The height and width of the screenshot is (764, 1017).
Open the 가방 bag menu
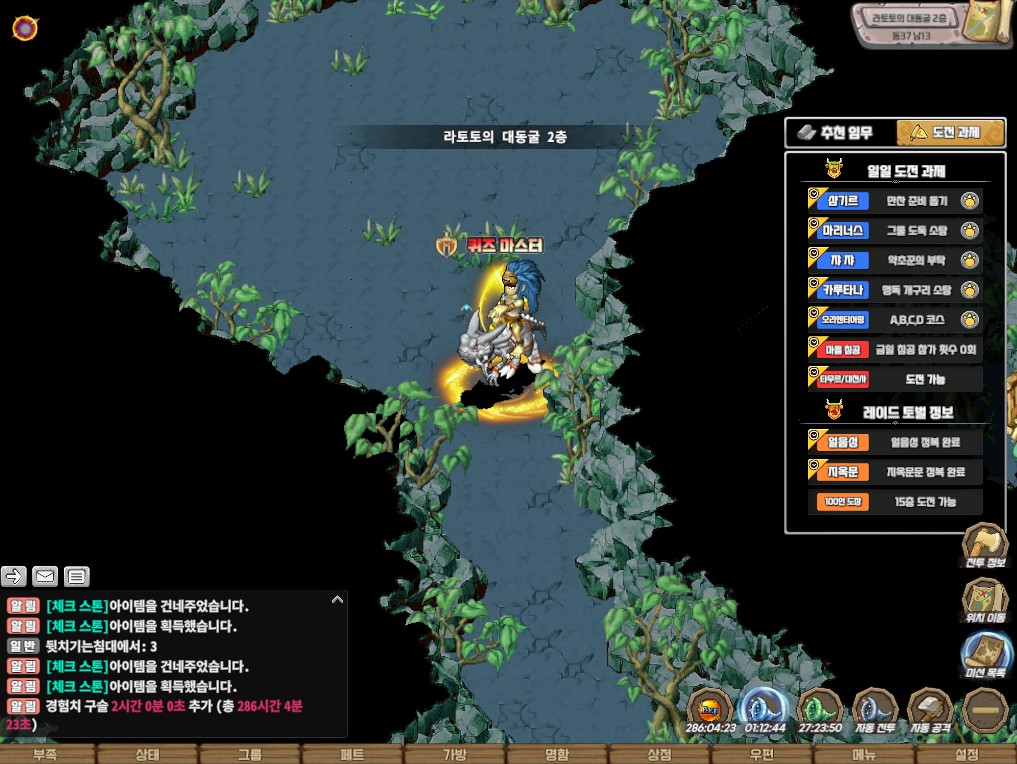click(x=455, y=754)
